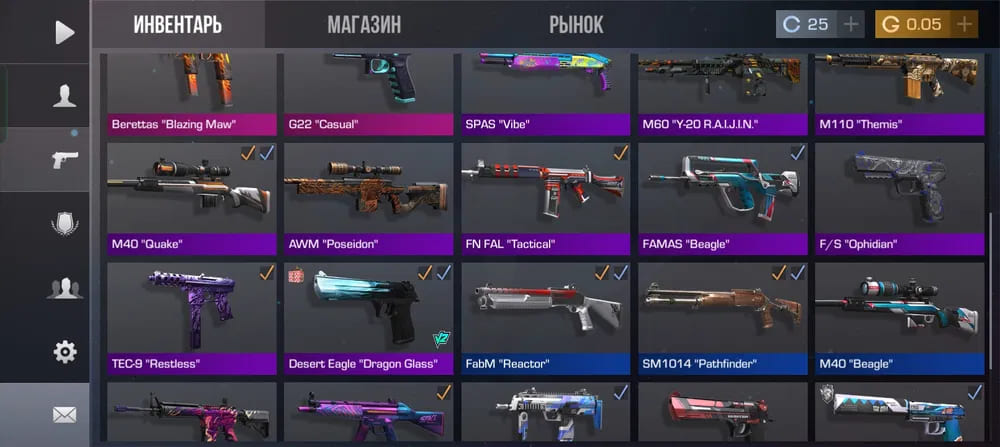This screenshot has width=1000, height=447.
Task: Open the Рынок tab
Action: coord(576,25)
